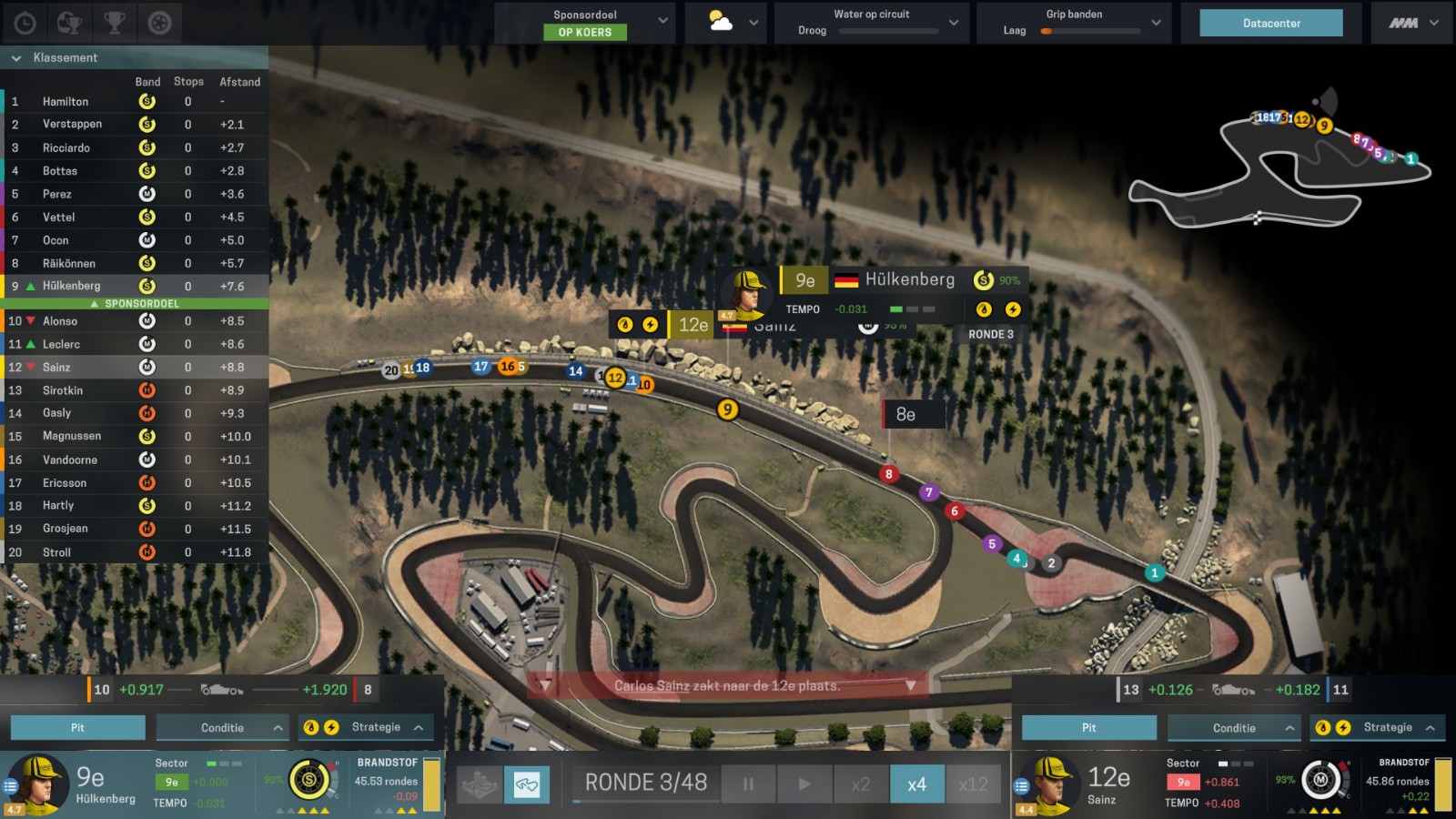Image resolution: width=1456 pixels, height=819 pixels.
Task: Expand Hülkenberg's Conditie panel
Action: tap(223, 728)
